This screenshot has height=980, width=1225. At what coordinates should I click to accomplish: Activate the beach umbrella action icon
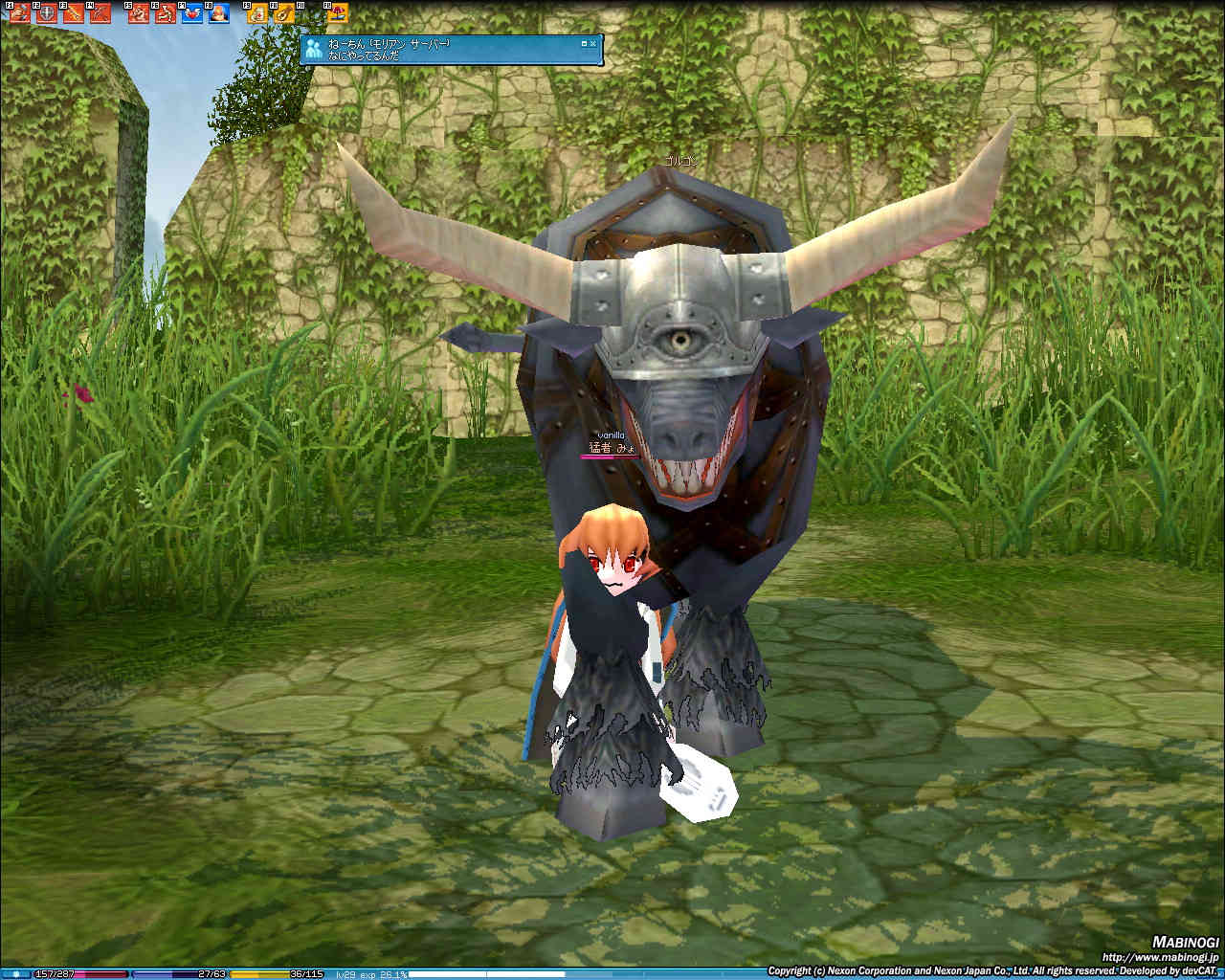coord(338,13)
